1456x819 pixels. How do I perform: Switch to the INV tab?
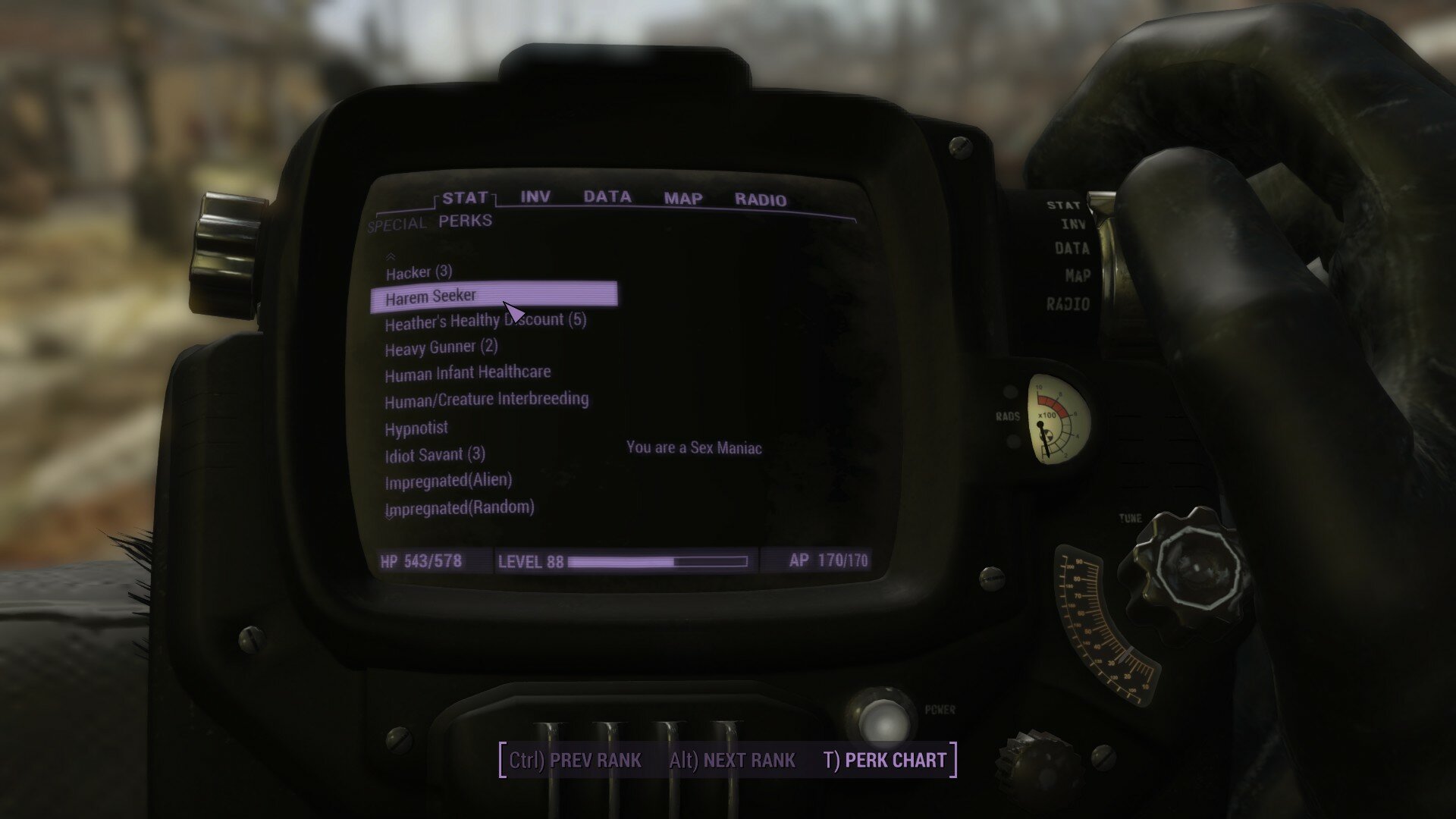[x=535, y=196]
